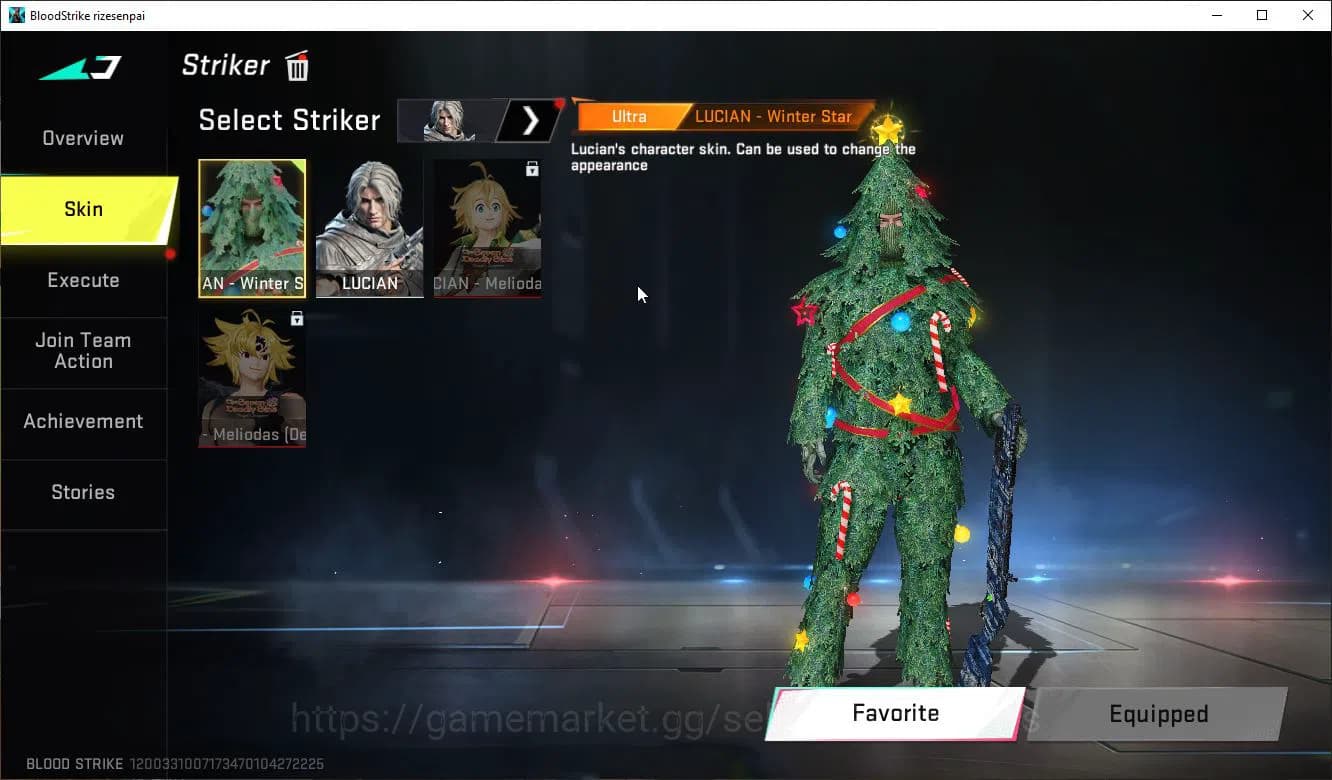The image size is (1332, 780).
Task: Toggle the Equipped filter
Action: coord(1157,713)
